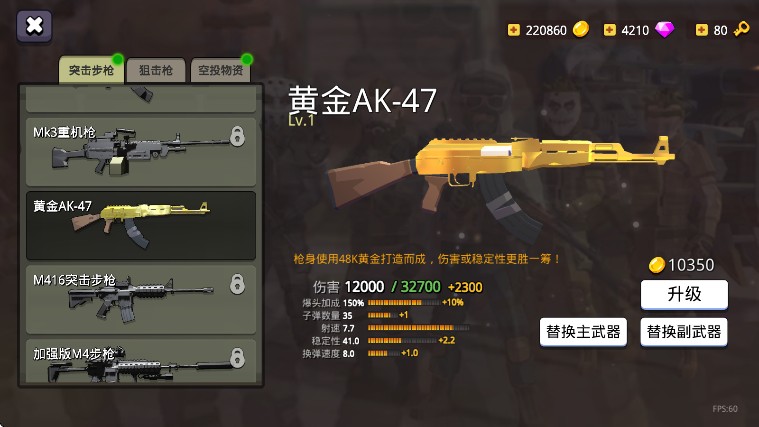
Task: Switch to the 突击步枪 tab
Action: click(91, 71)
